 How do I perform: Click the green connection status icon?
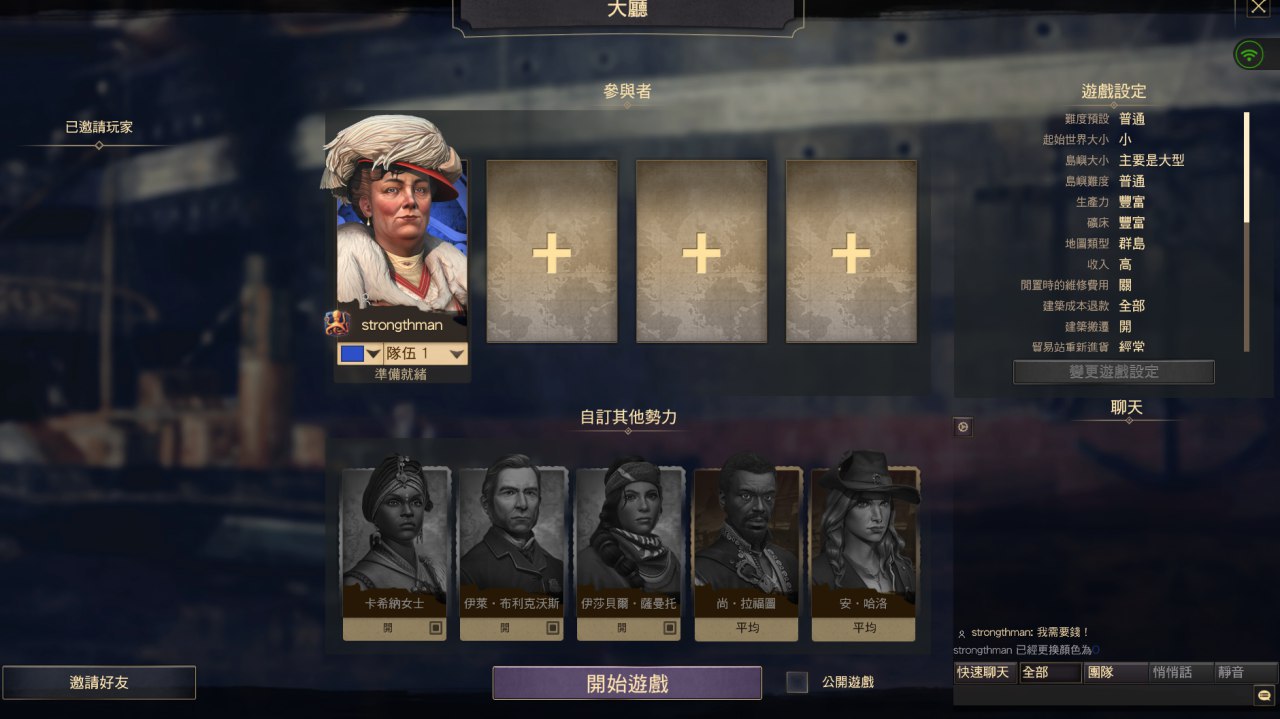1248,54
